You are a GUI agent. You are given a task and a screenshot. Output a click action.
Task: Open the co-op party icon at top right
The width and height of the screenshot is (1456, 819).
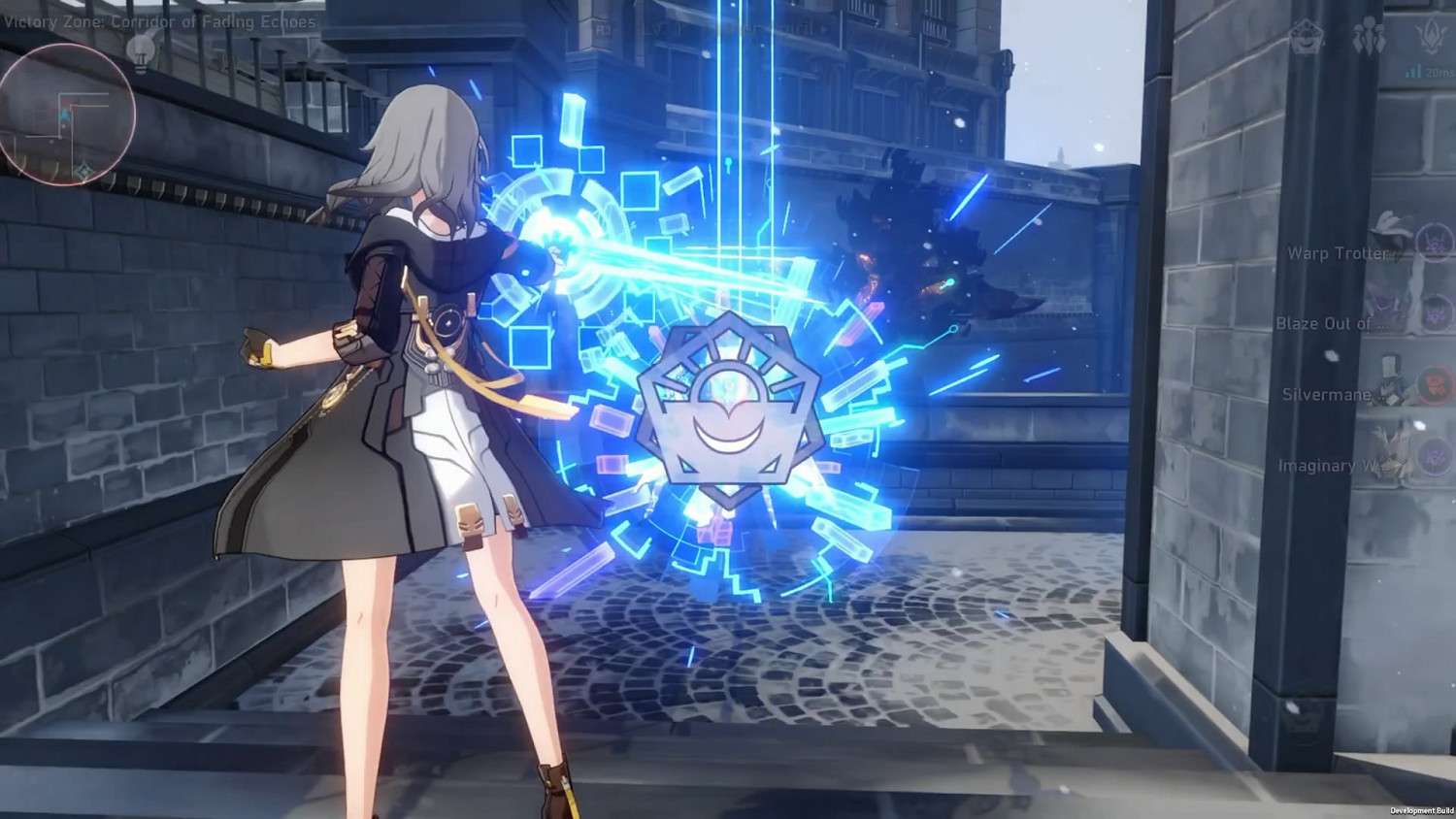click(x=1371, y=35)
